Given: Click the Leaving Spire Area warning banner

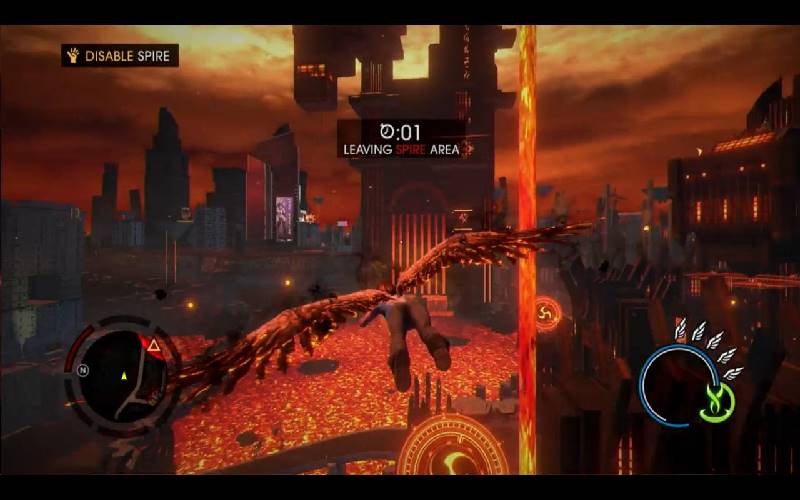Looking at the screenshot, I should coord(400,140).
